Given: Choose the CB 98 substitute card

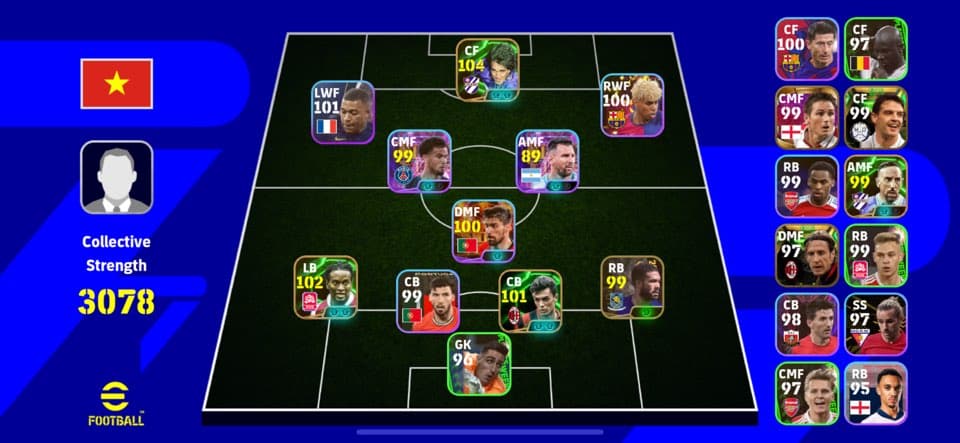Looking at the screenshot, I should (x=806, y=325).
